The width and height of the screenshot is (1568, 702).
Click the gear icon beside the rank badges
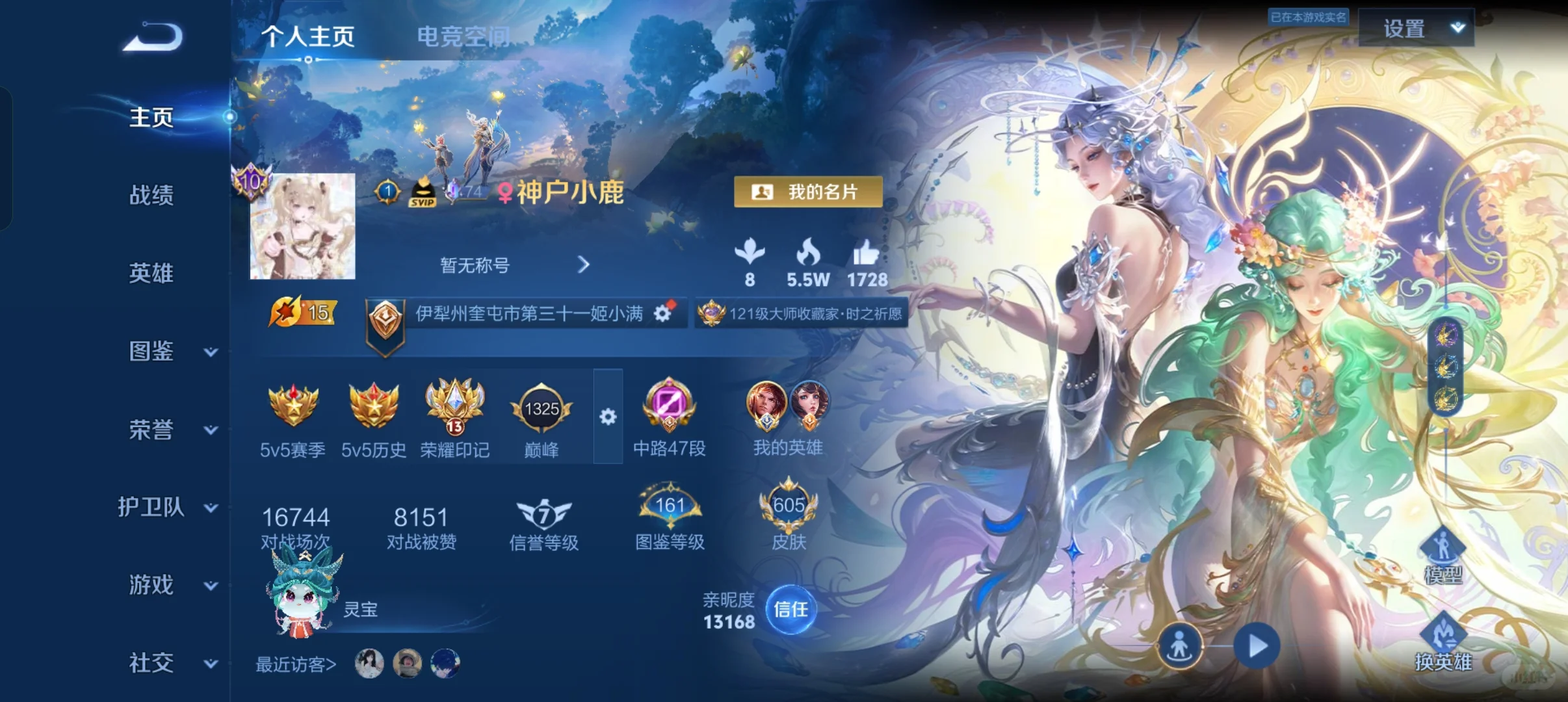point(608,418)
